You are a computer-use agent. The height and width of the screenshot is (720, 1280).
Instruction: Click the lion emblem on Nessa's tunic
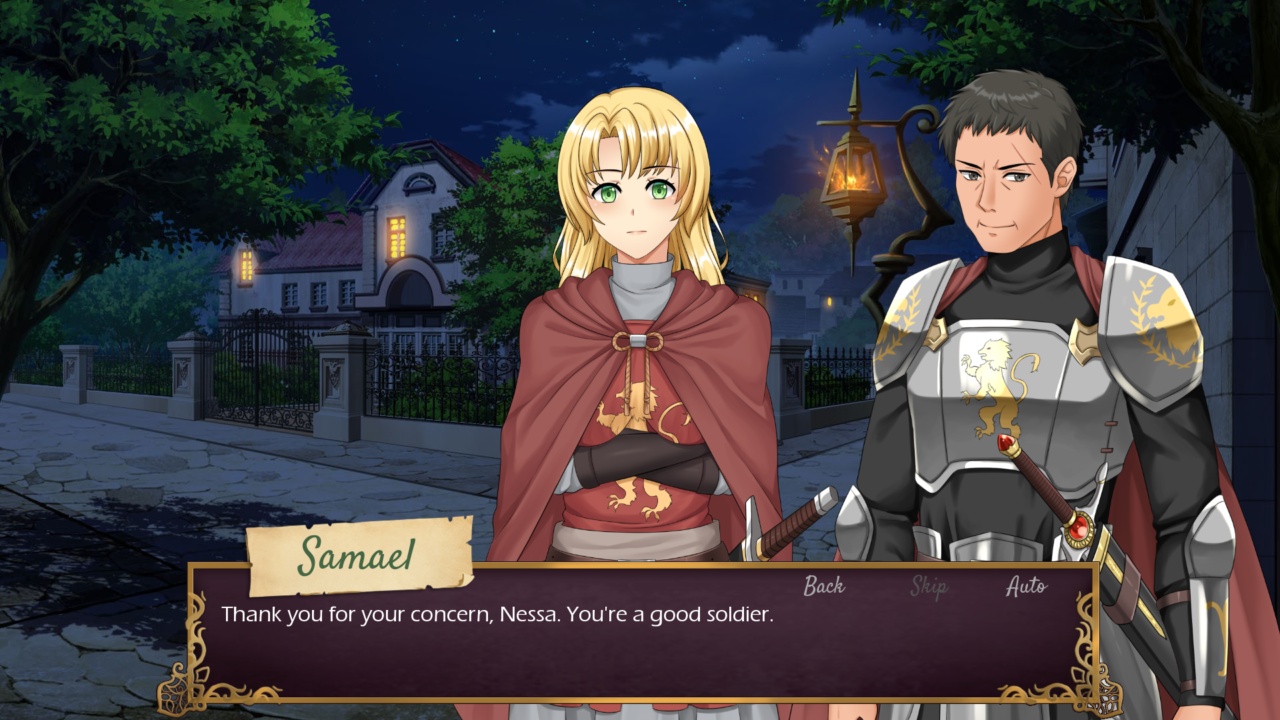coord(640,400)
